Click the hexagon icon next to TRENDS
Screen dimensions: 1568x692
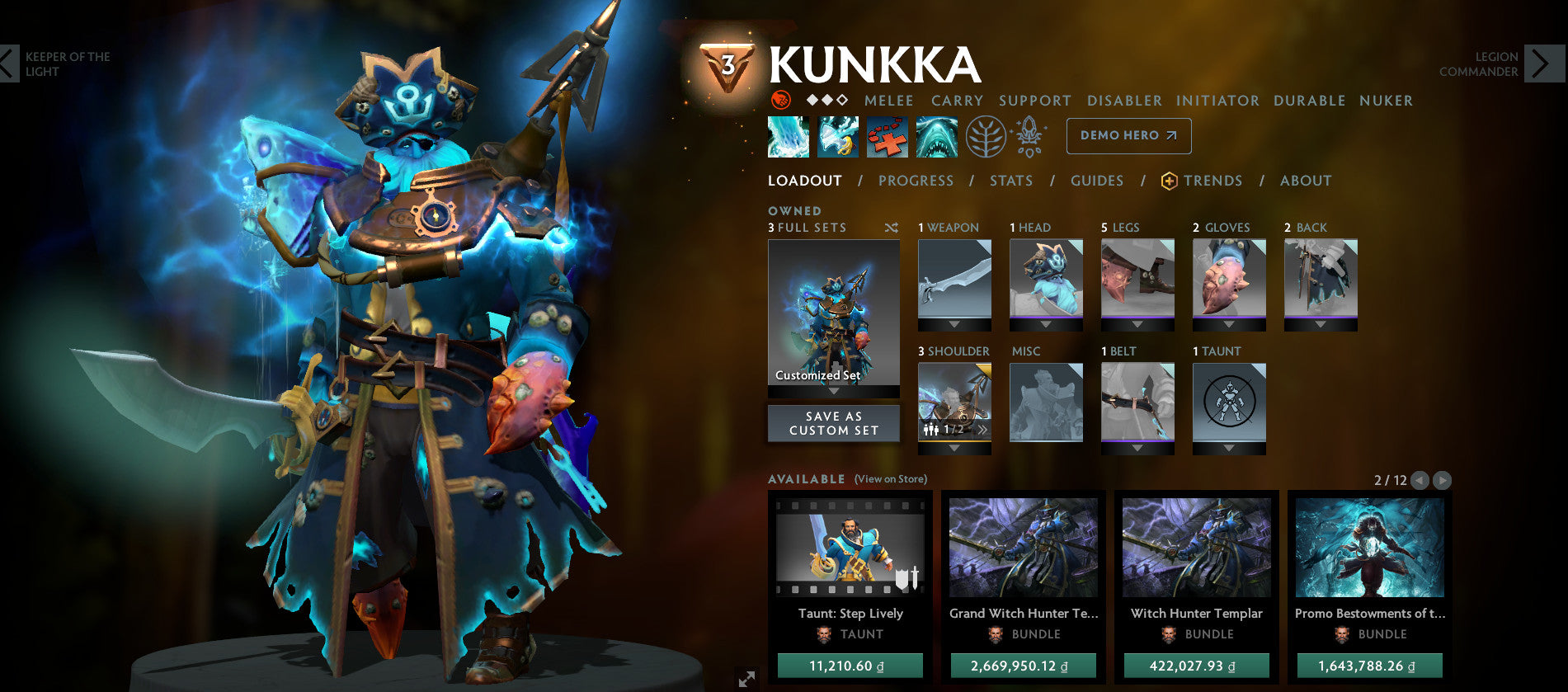(x=1169, y=180)
